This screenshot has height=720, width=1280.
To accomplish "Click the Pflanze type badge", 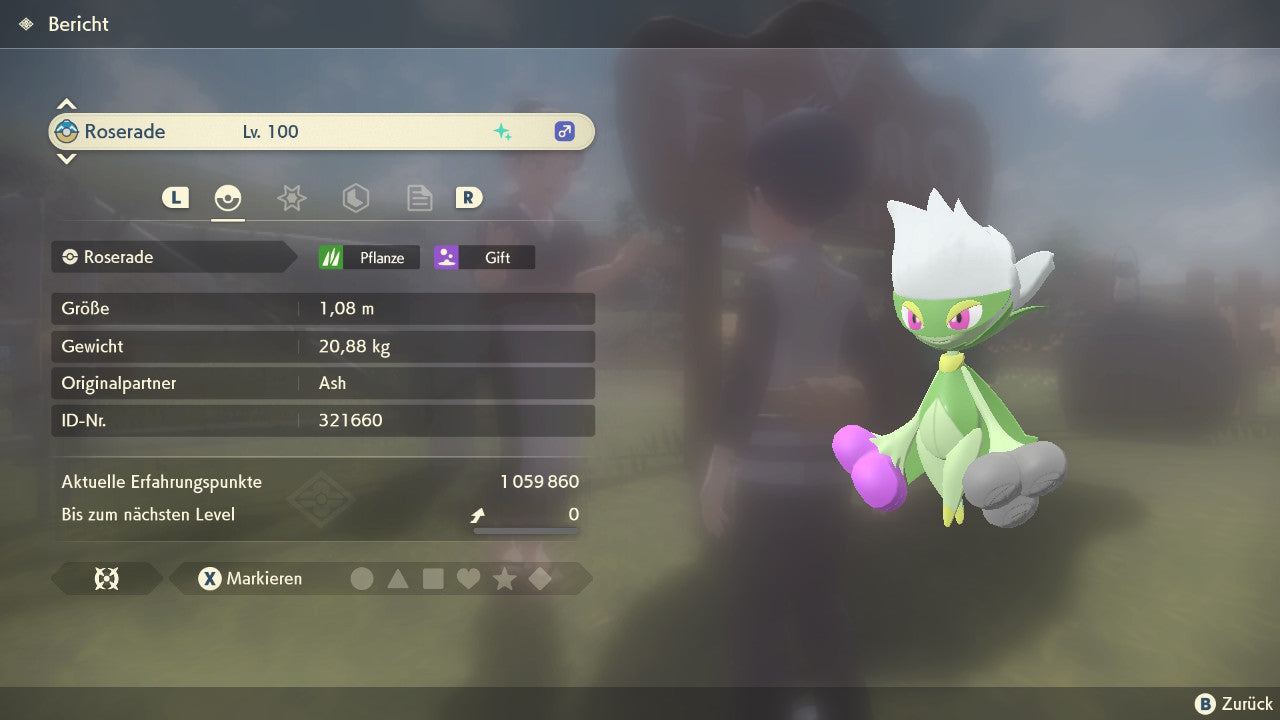I will [x=366, y=257].
